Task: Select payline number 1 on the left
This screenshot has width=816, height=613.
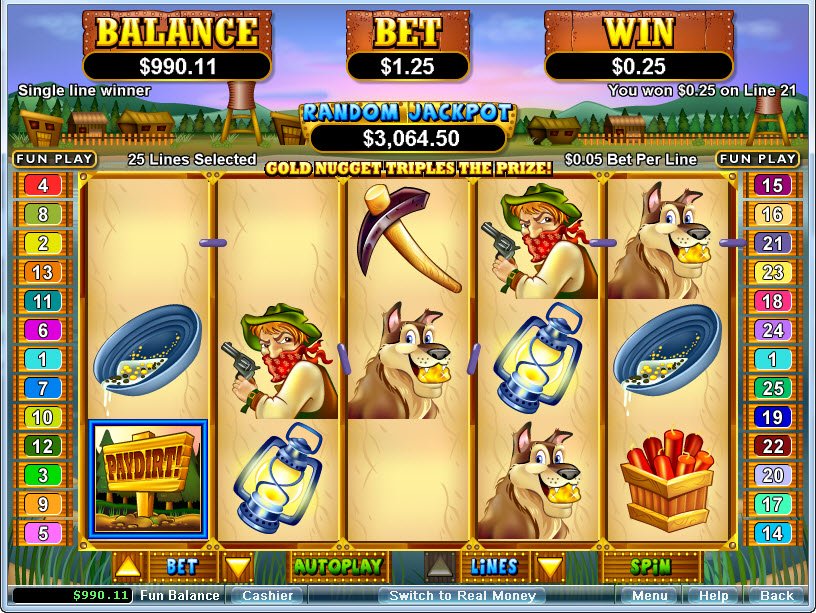Action: click(42, 359)
